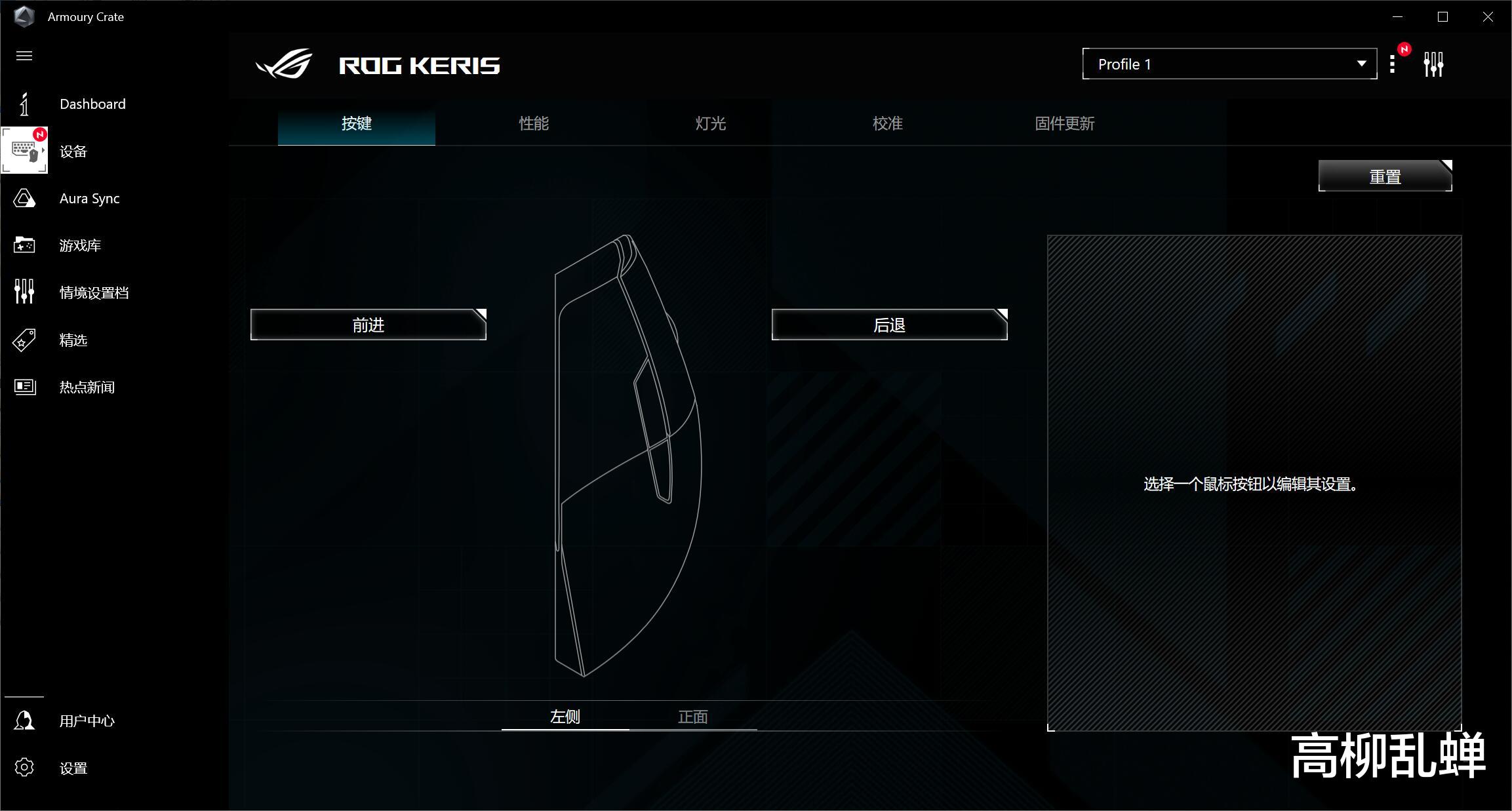Close the Armoury Crate window
Image resolution: width=1512 pixels, height=811 pixels.
pos(1488,17)
